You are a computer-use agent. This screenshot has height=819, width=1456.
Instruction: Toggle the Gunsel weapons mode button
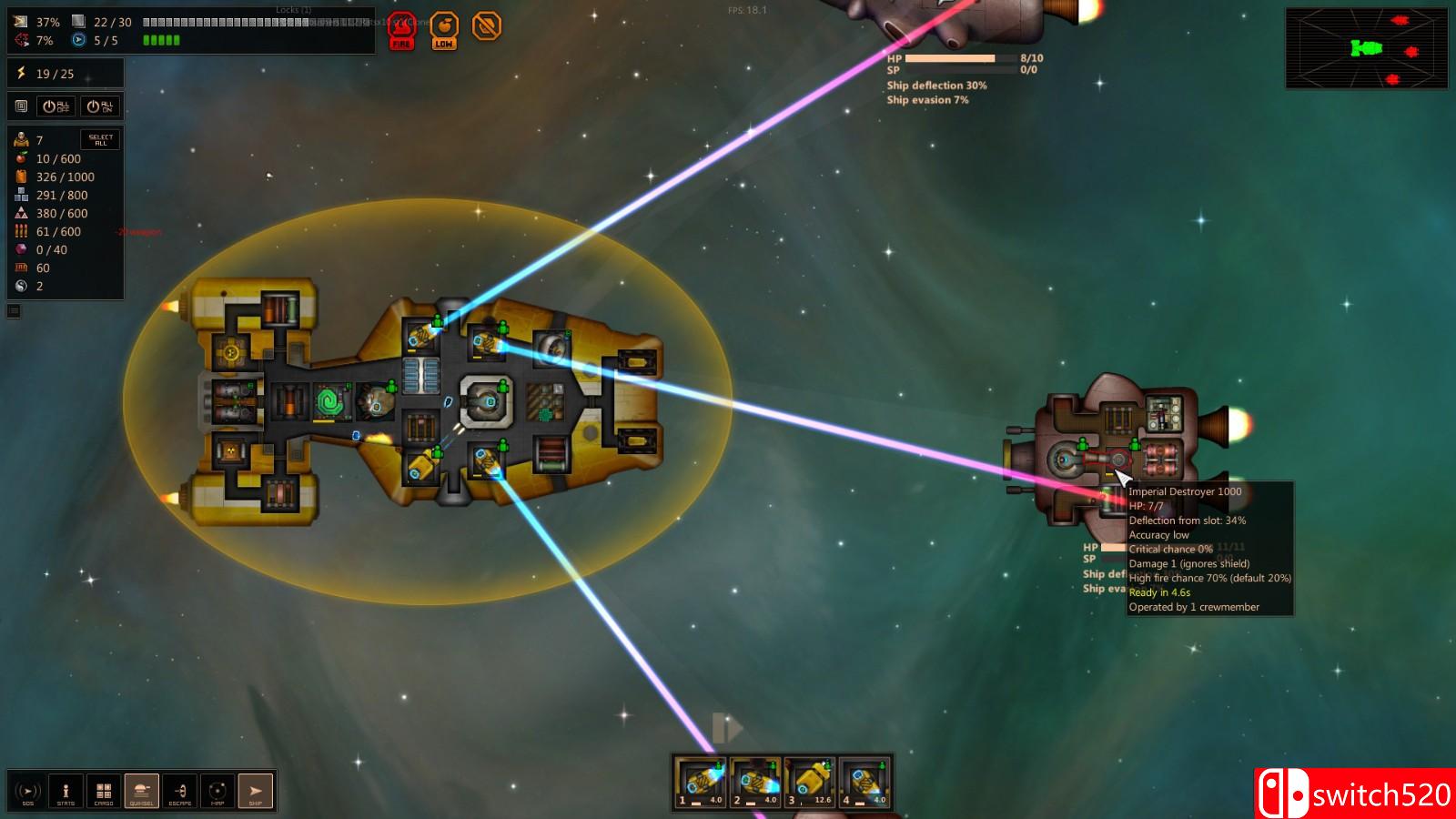(142, 791)
